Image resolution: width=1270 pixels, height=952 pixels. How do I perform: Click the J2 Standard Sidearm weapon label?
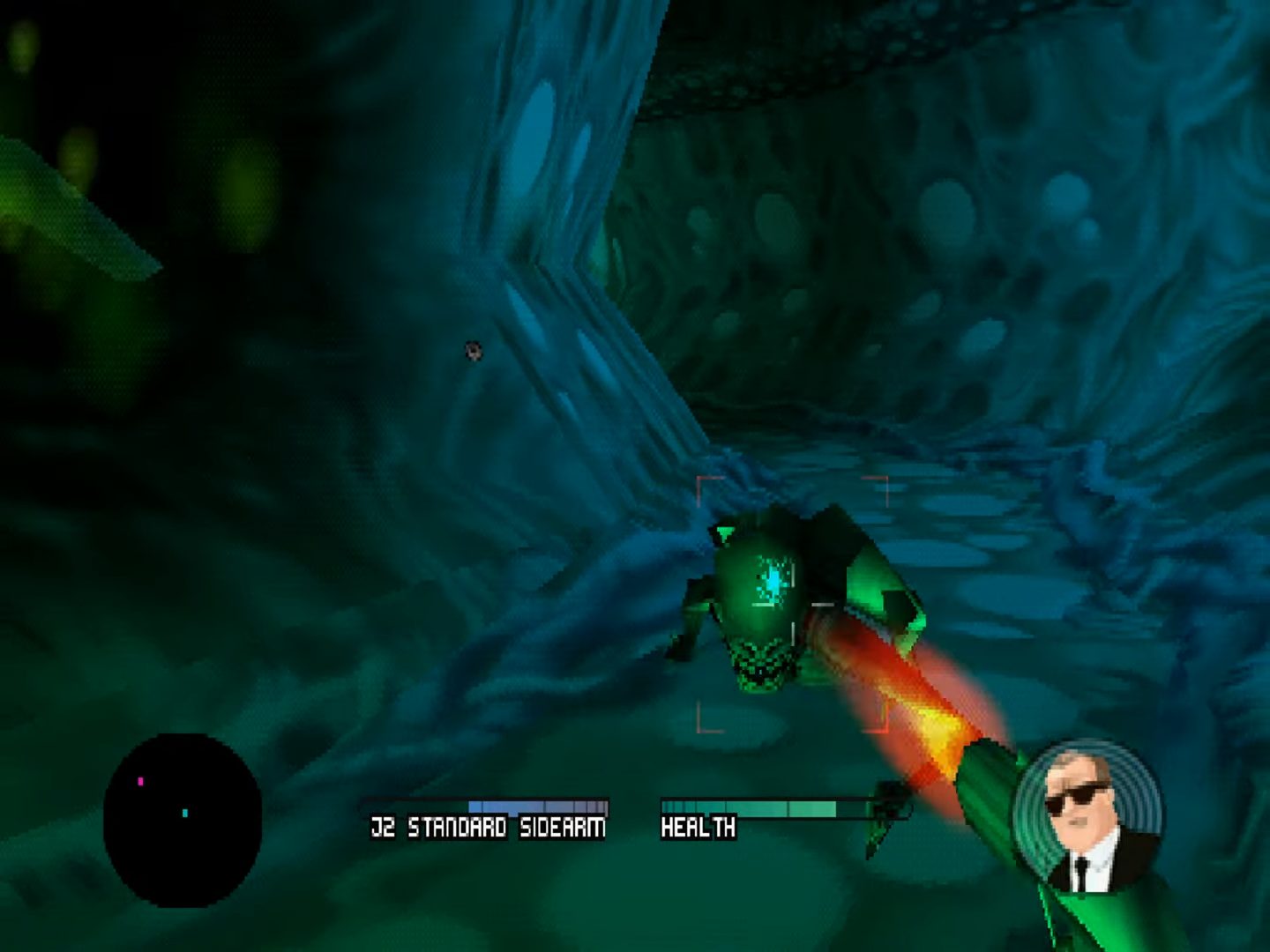(x=488, y=828)
